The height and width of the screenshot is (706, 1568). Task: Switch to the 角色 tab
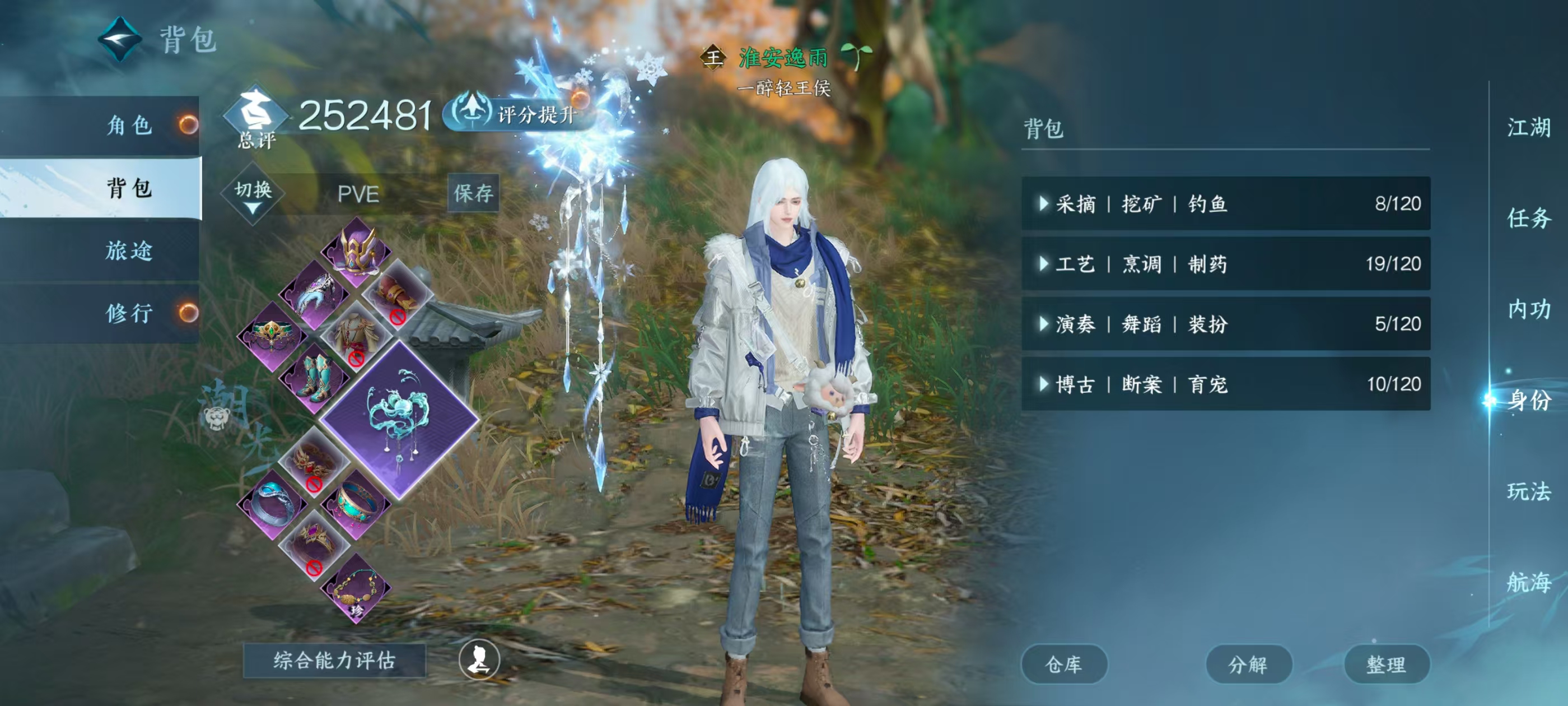(x=129, y=126)
